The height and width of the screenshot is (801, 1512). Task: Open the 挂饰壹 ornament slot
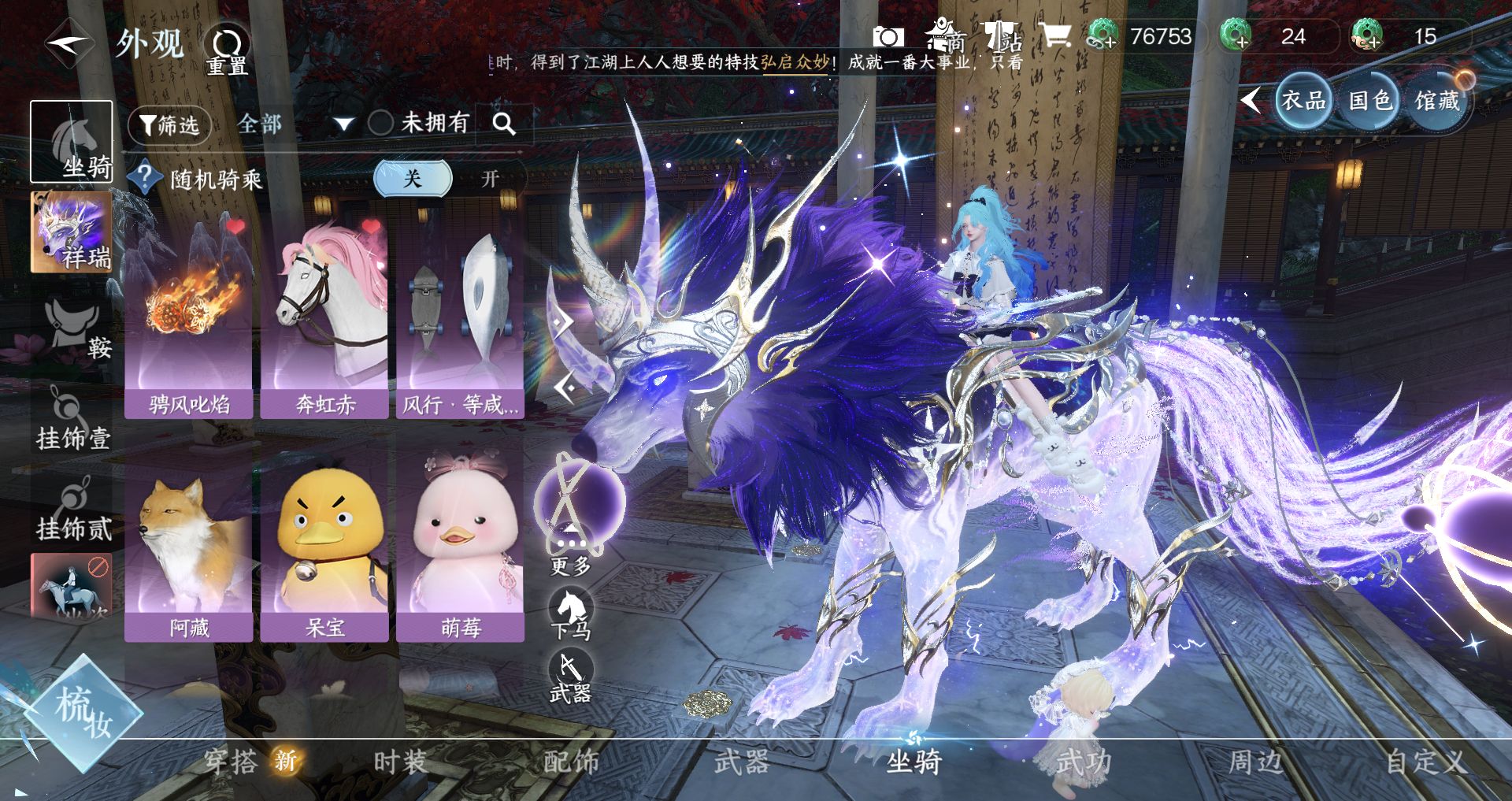72,418
